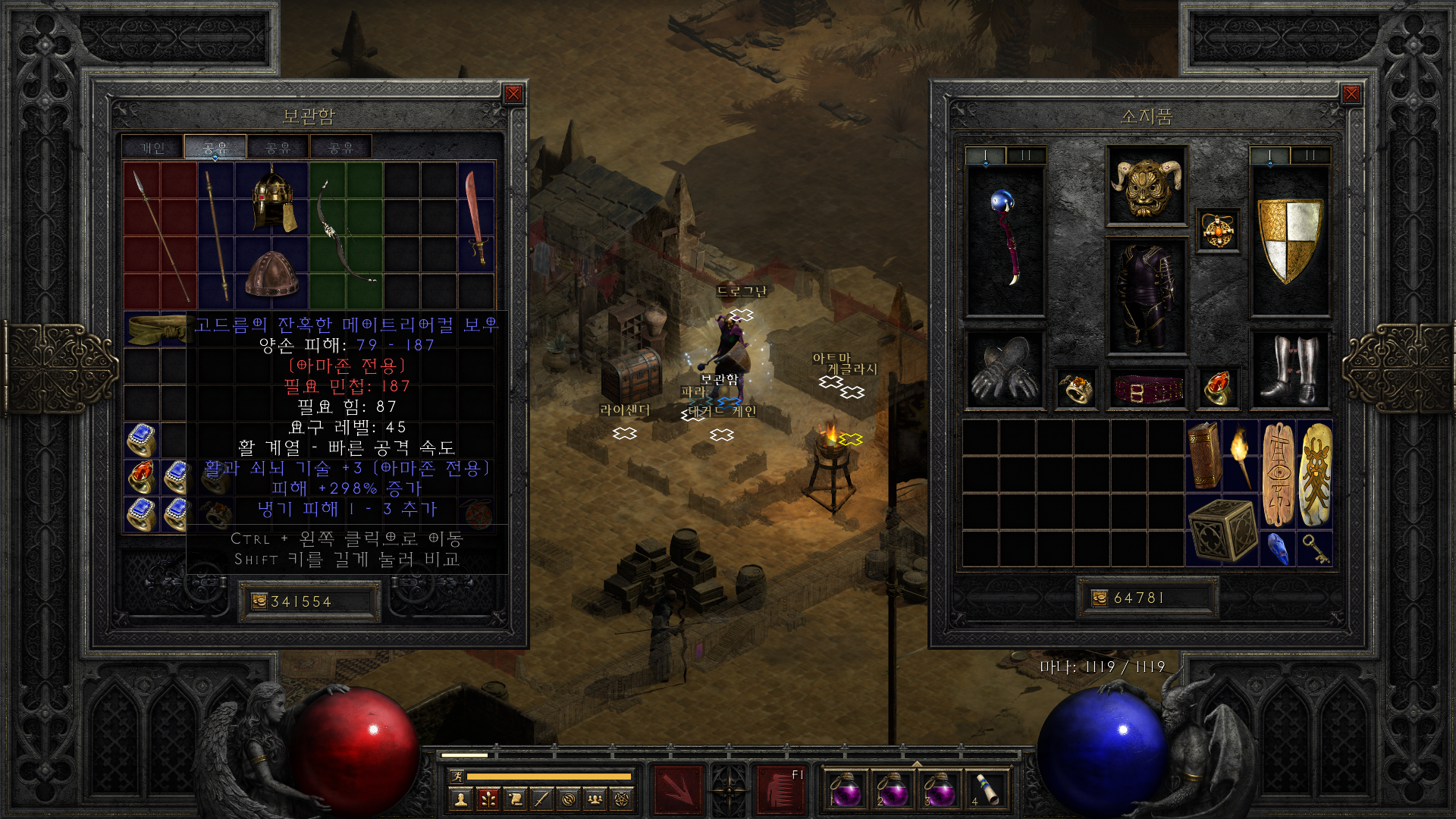Pick the brown leather cap in stash
This screenshot has width=1456, height=819.
tap(272, 275)
